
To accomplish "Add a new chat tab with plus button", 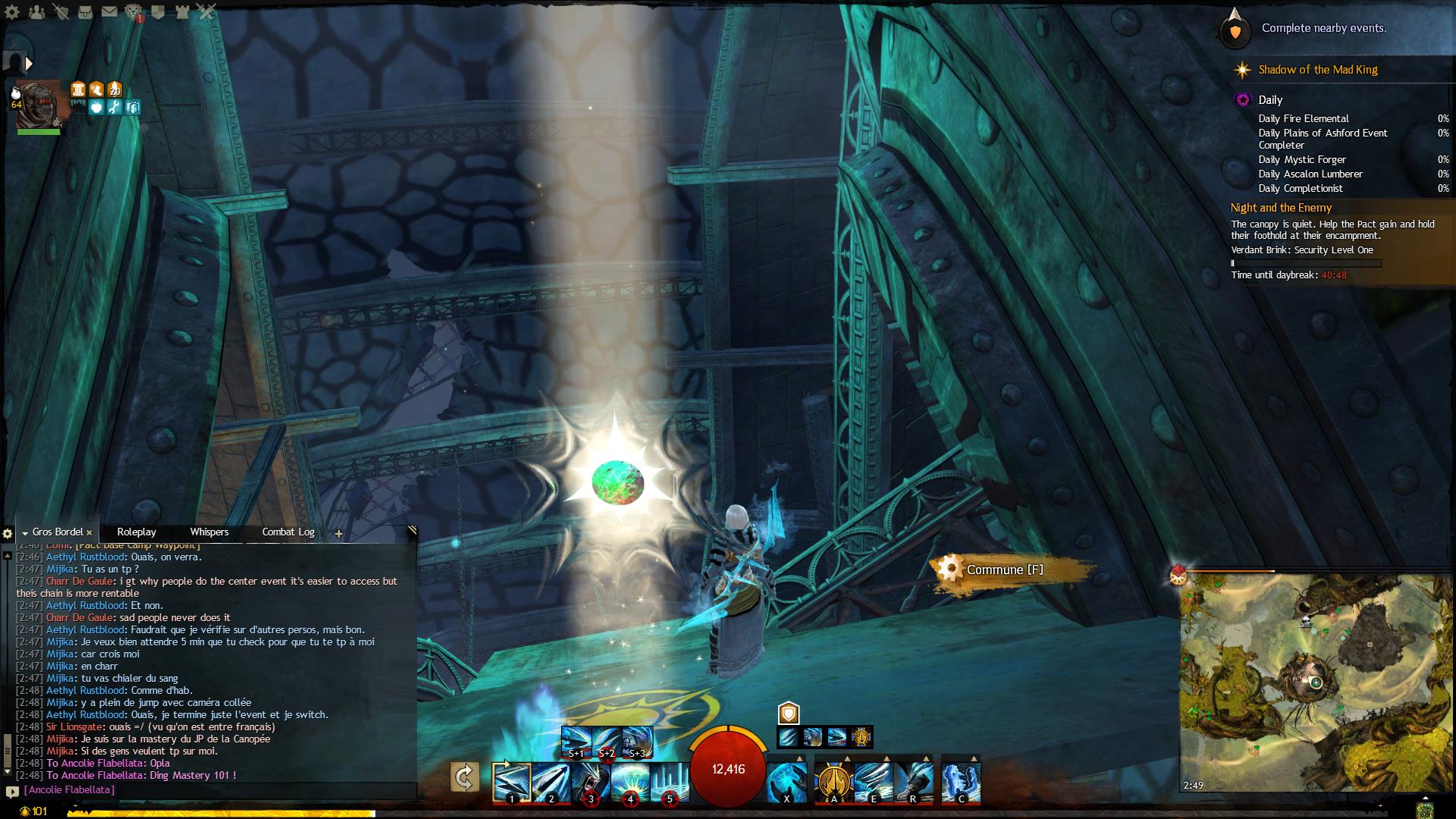I will point(339,534).
